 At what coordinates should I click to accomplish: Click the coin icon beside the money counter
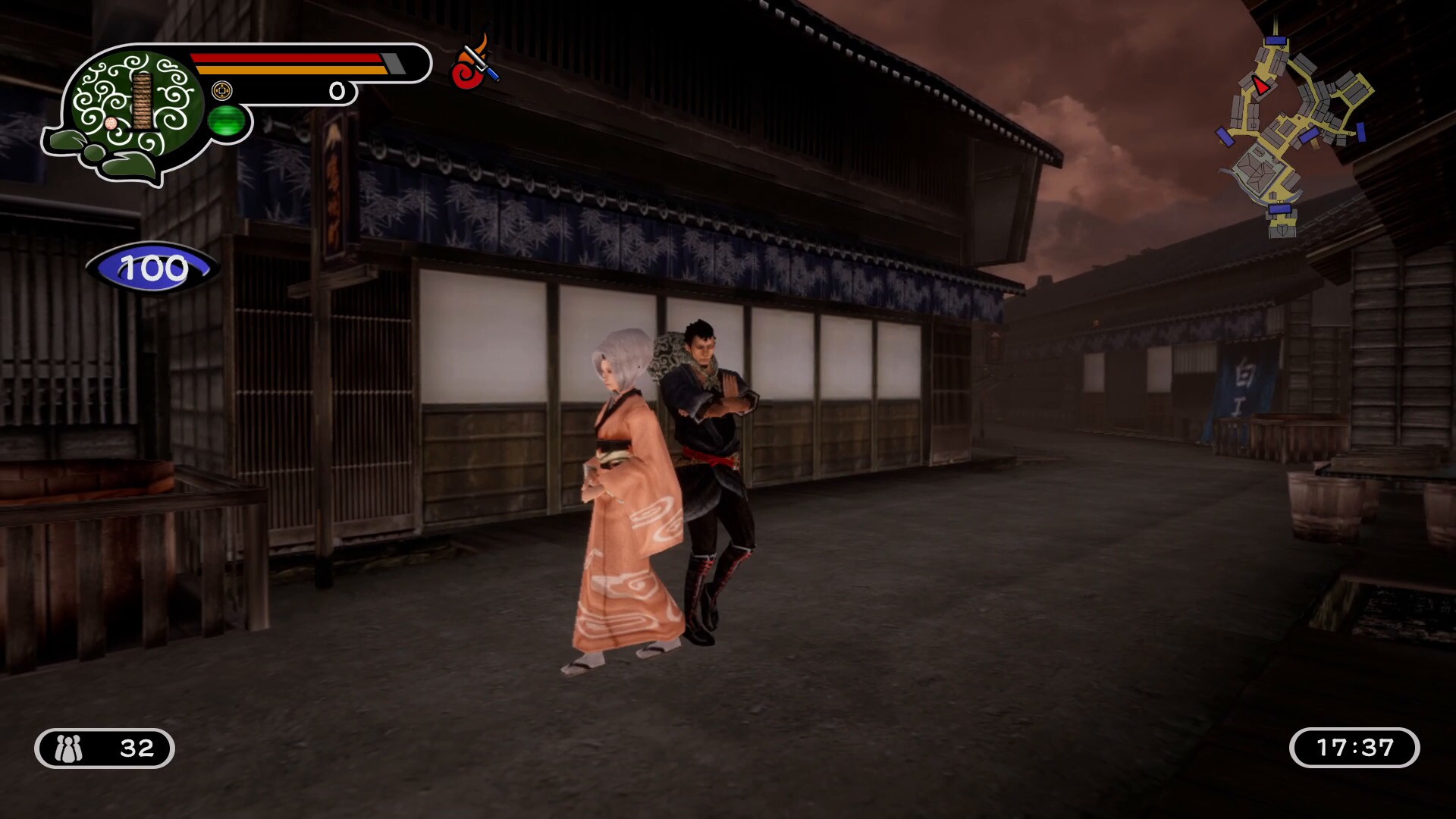coord(222,91)
